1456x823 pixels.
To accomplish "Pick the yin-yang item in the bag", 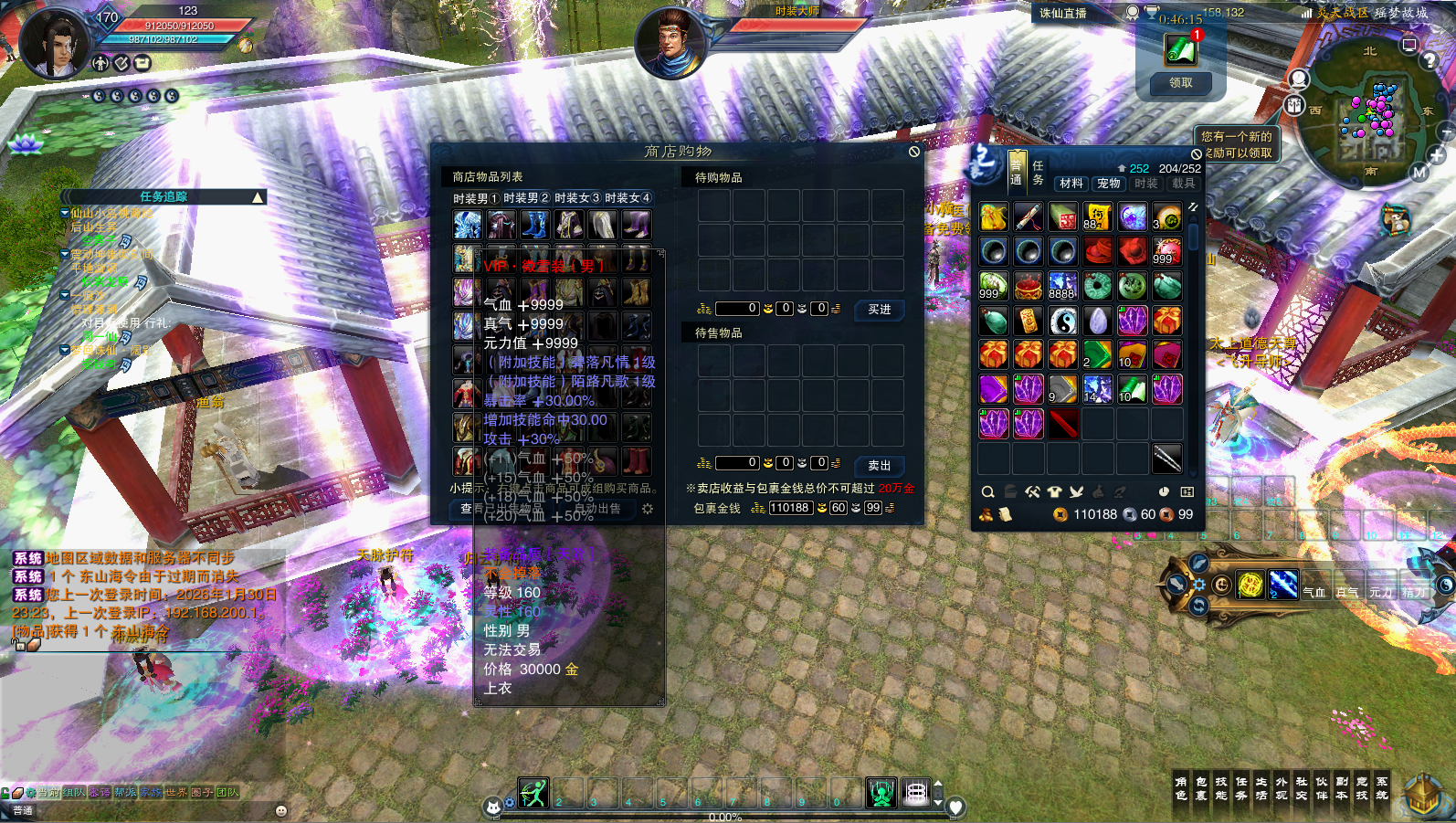I will [1063, 321].
